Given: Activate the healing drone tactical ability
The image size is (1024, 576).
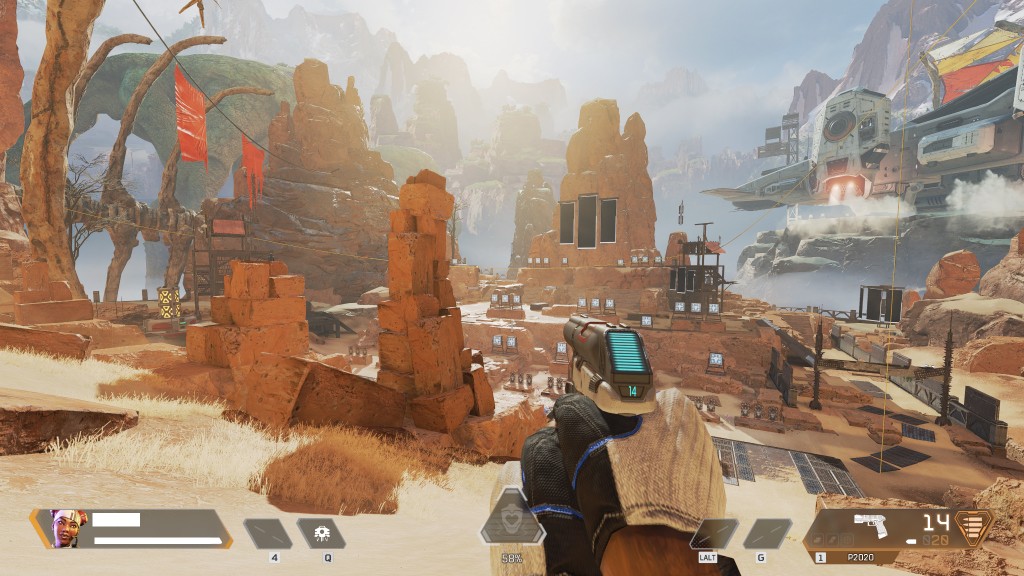Looking at the screenshot, I should pyautogui.click(x=321, y=533).
